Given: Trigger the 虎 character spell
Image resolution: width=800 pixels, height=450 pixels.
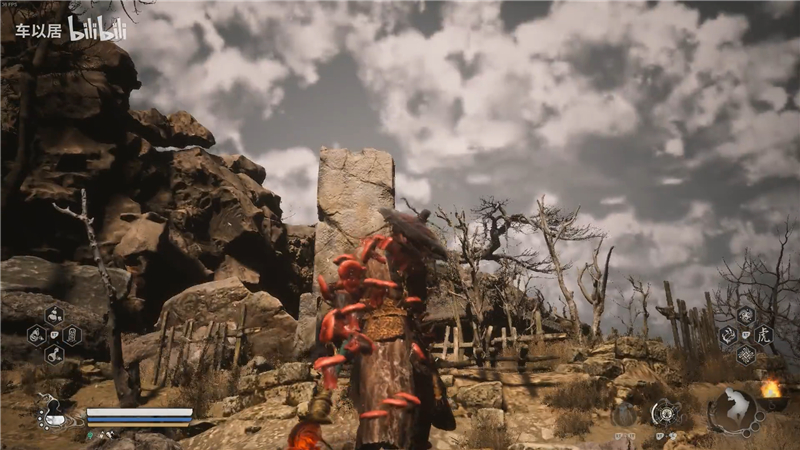Looking at the screenshot, I should pyautogui.click(x=765, y=335).
